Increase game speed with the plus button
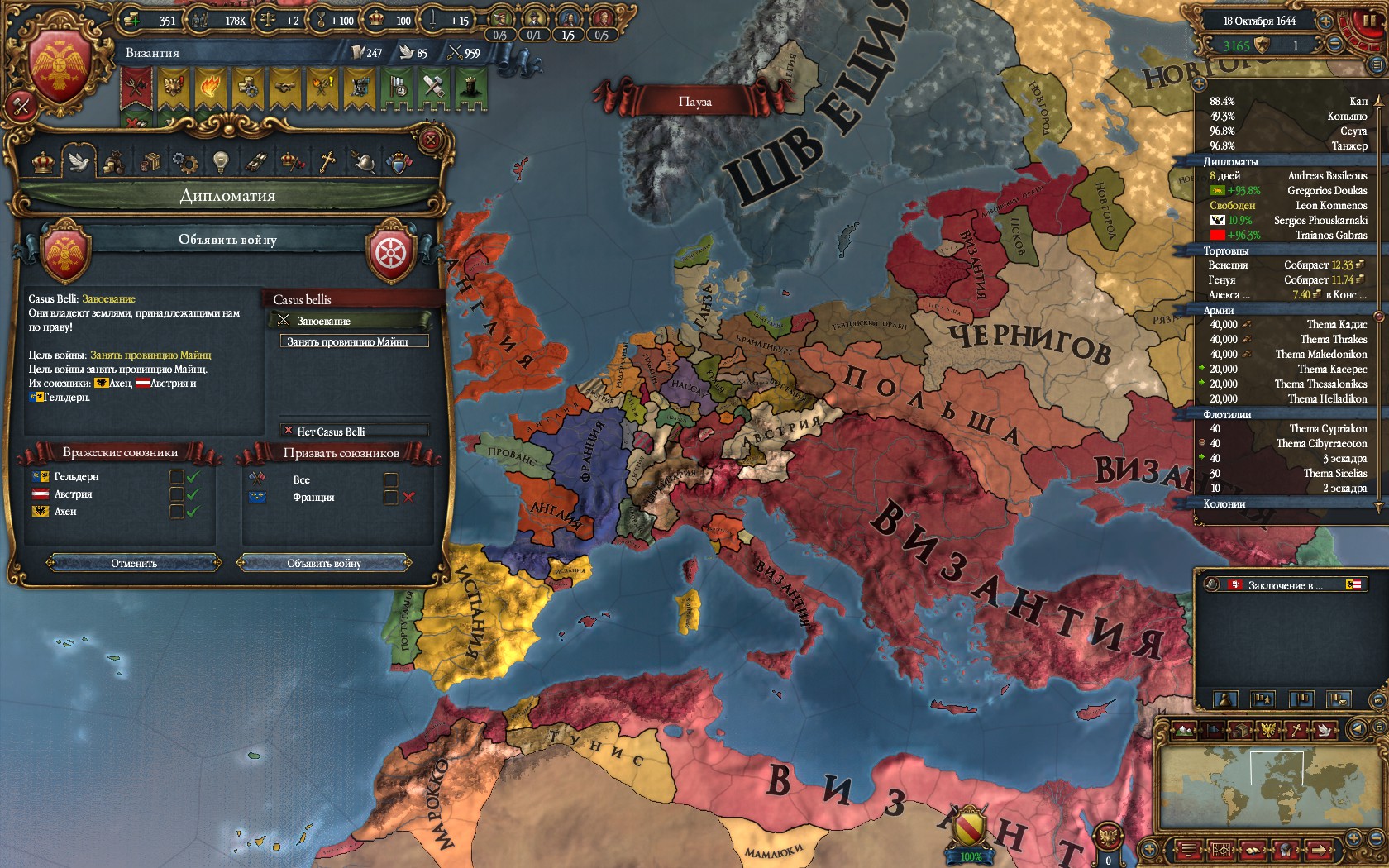The image size is (1389, 868). point(1325,21)
